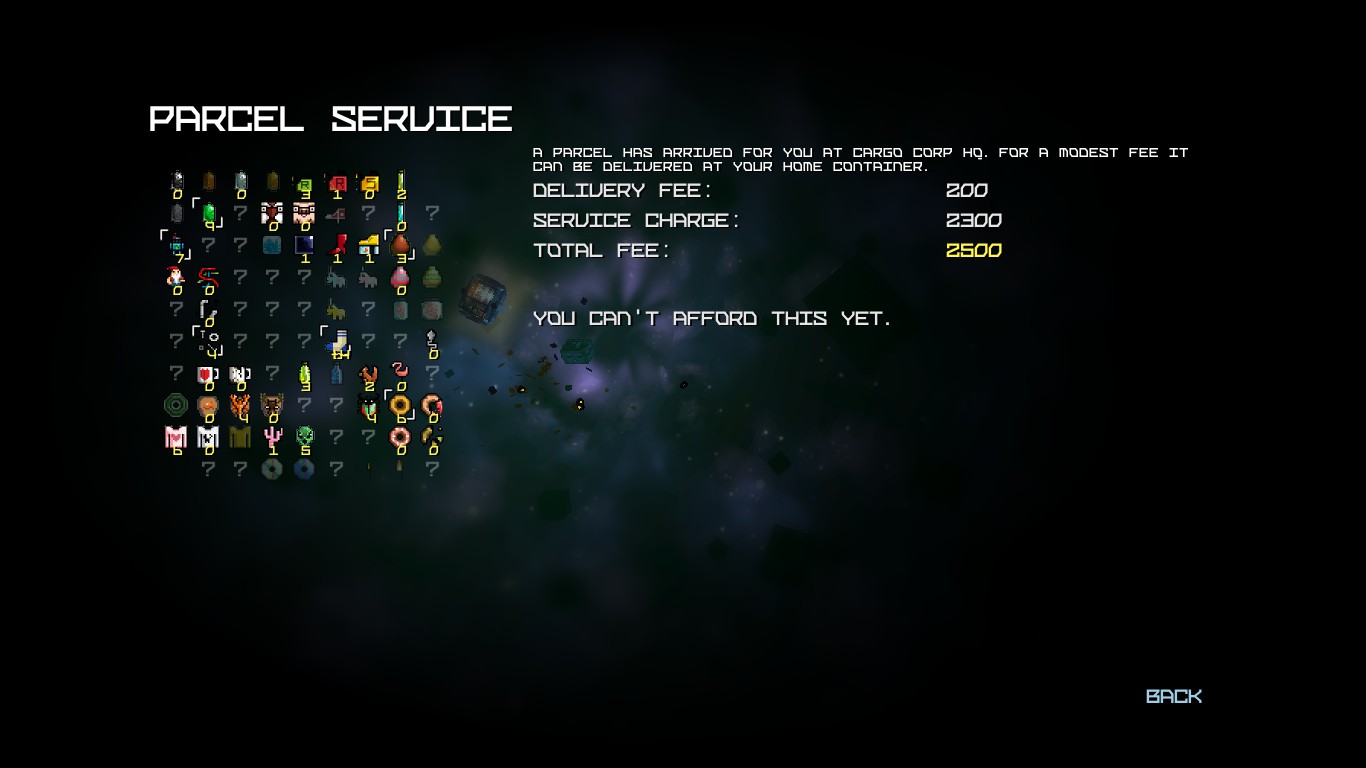The image size is (1366, 768).
Task: Choose the pink frosted donut item
Action: pos(400,437)
